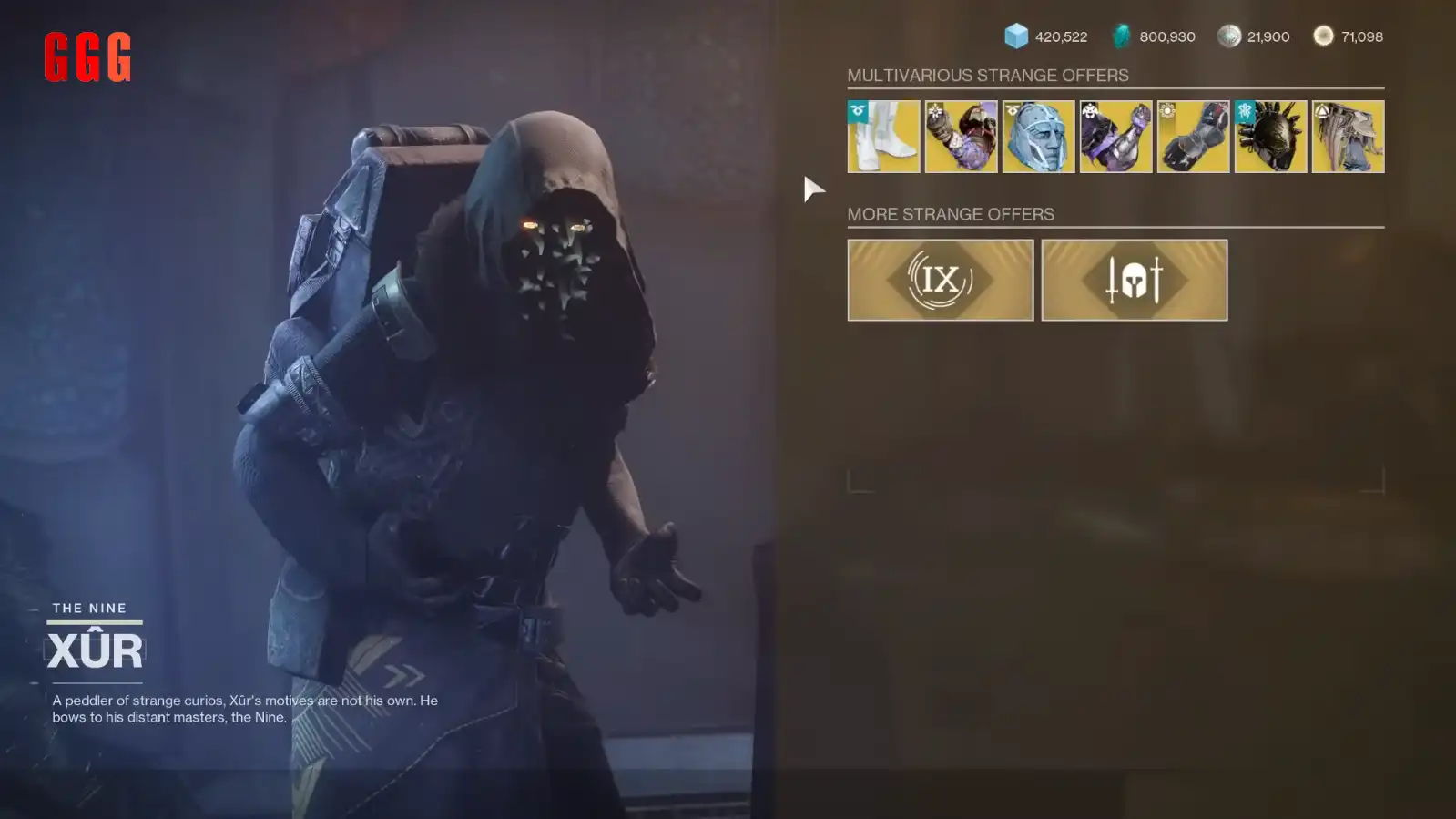
Task: Select the exotic gauntlets in the second slot
Action: [x=960, y=137]
